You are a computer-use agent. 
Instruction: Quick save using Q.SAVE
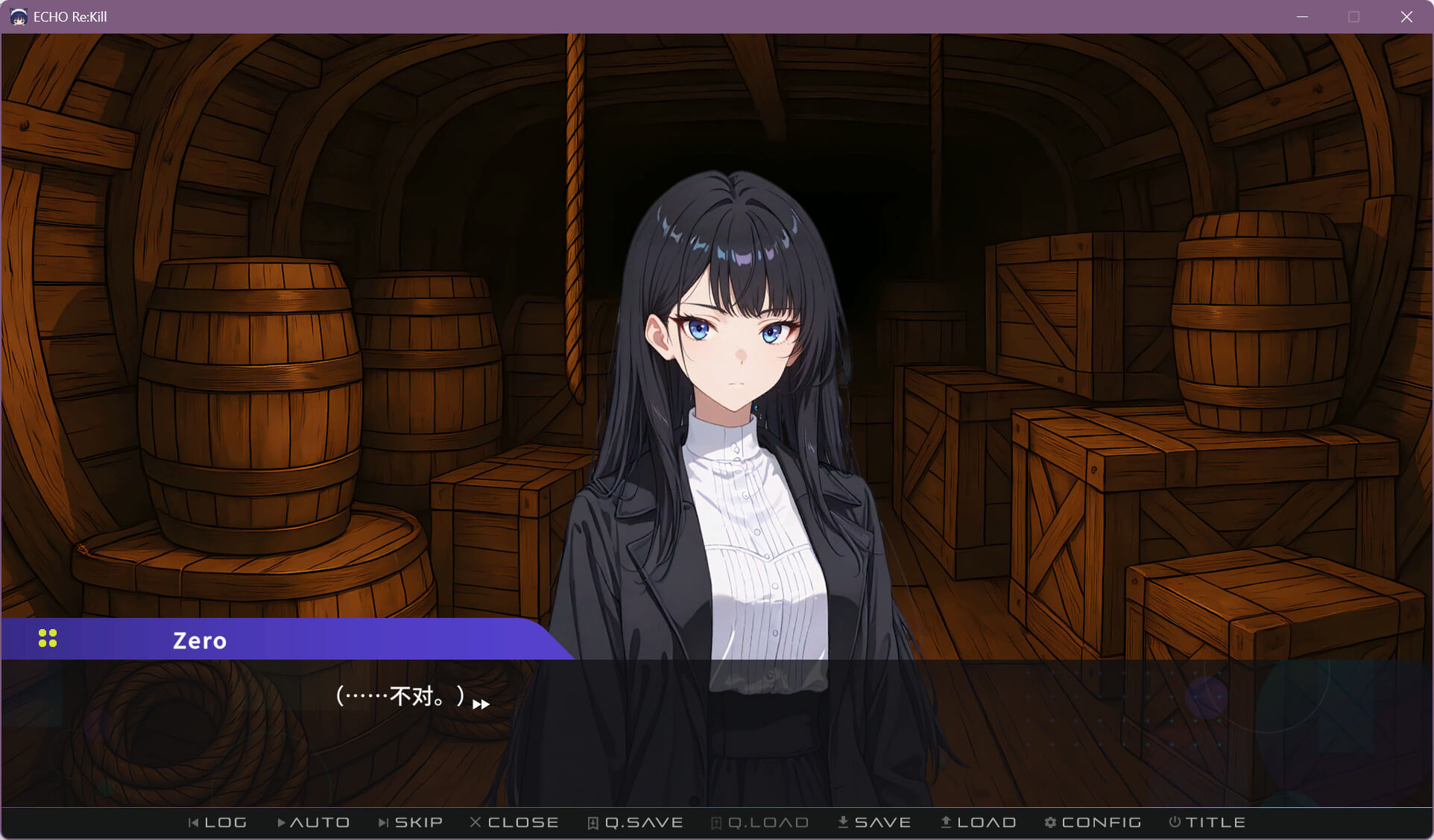[x=635, y=822]
